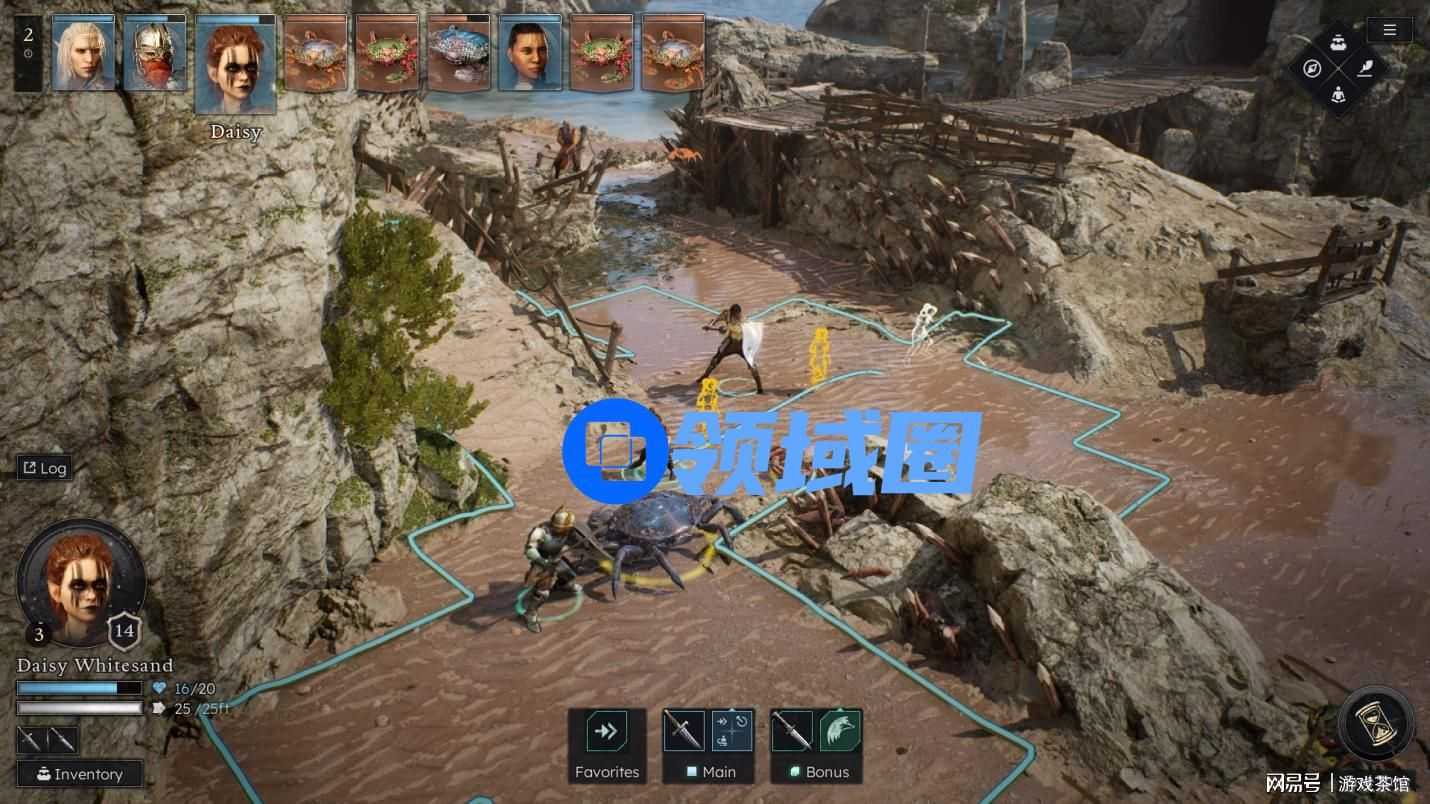Select the helmeted red-bearded turn portrait
Viewport: 1430px width, 804px height.
click(155, 53)
